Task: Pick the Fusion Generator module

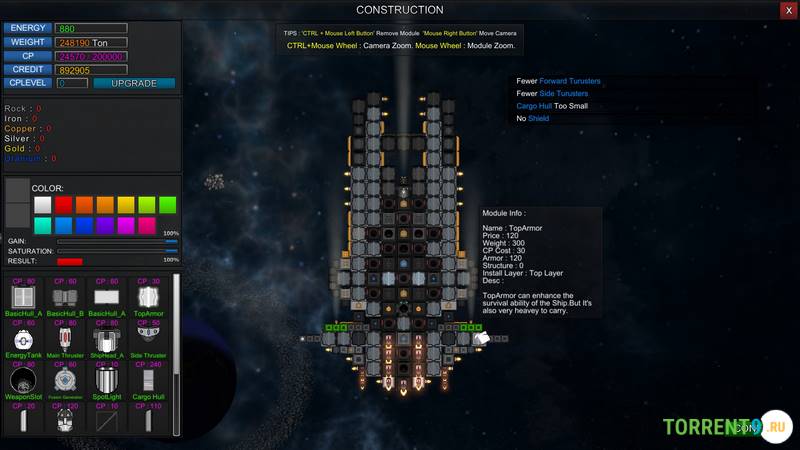Action: (64, 381)
